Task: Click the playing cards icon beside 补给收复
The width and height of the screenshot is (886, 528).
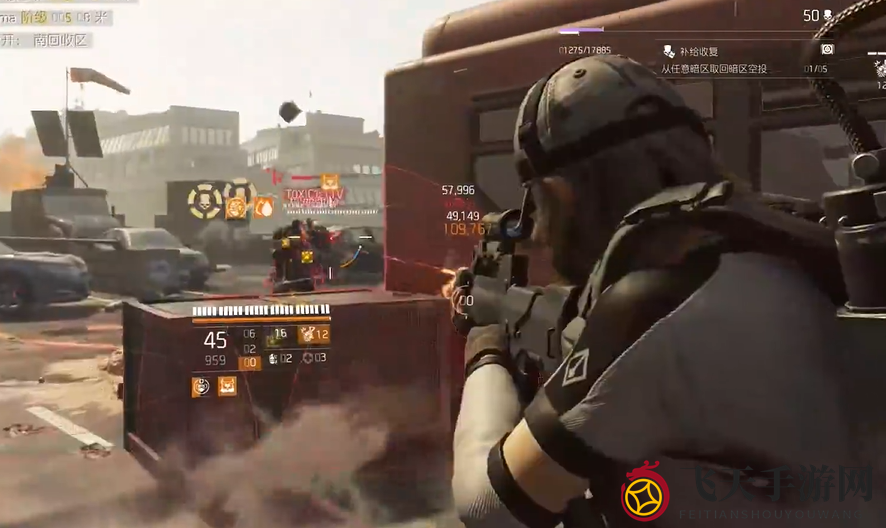Action: tap(669, 51)
